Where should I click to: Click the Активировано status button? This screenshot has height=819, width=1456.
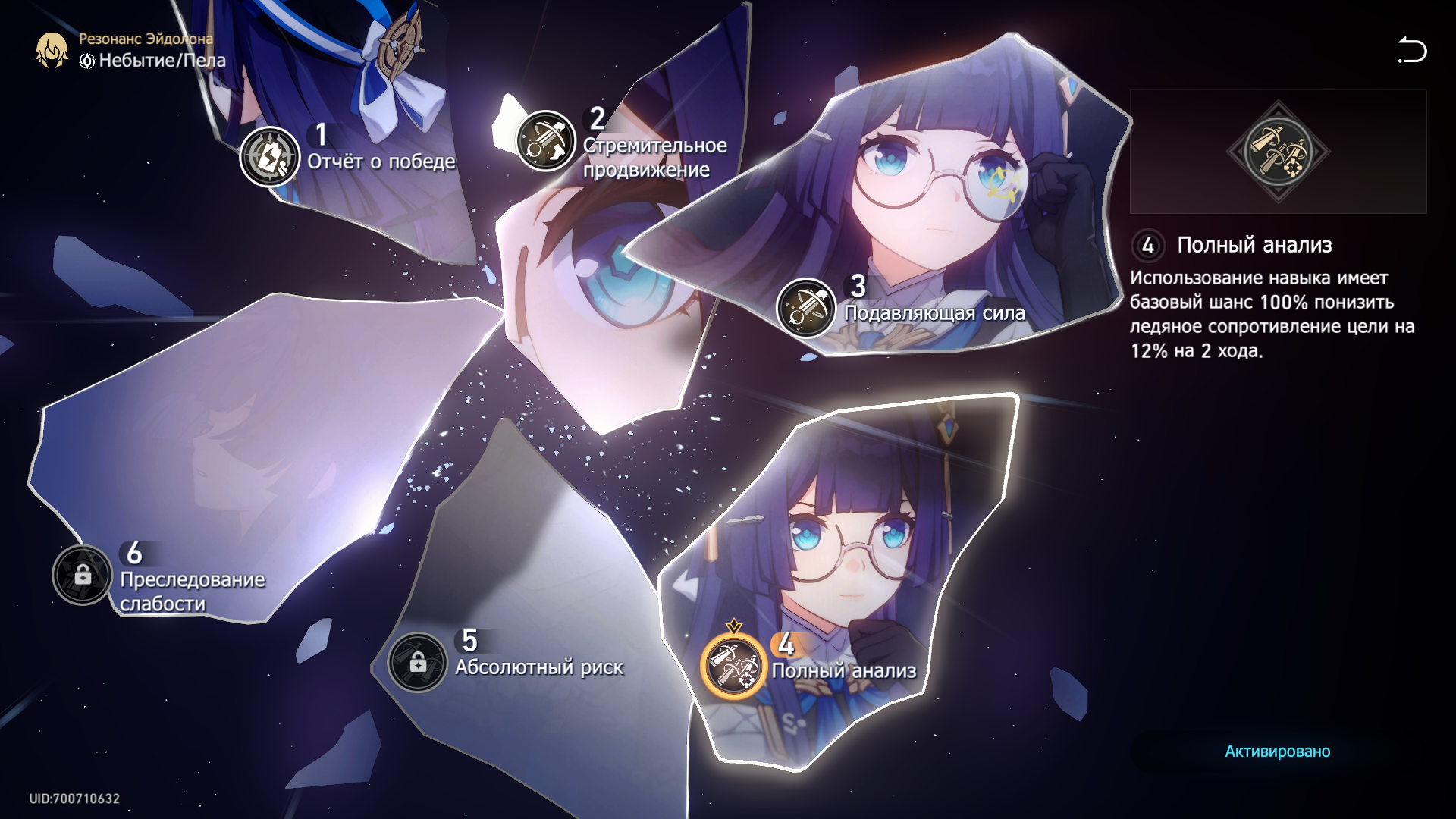tap(1277, 751)
